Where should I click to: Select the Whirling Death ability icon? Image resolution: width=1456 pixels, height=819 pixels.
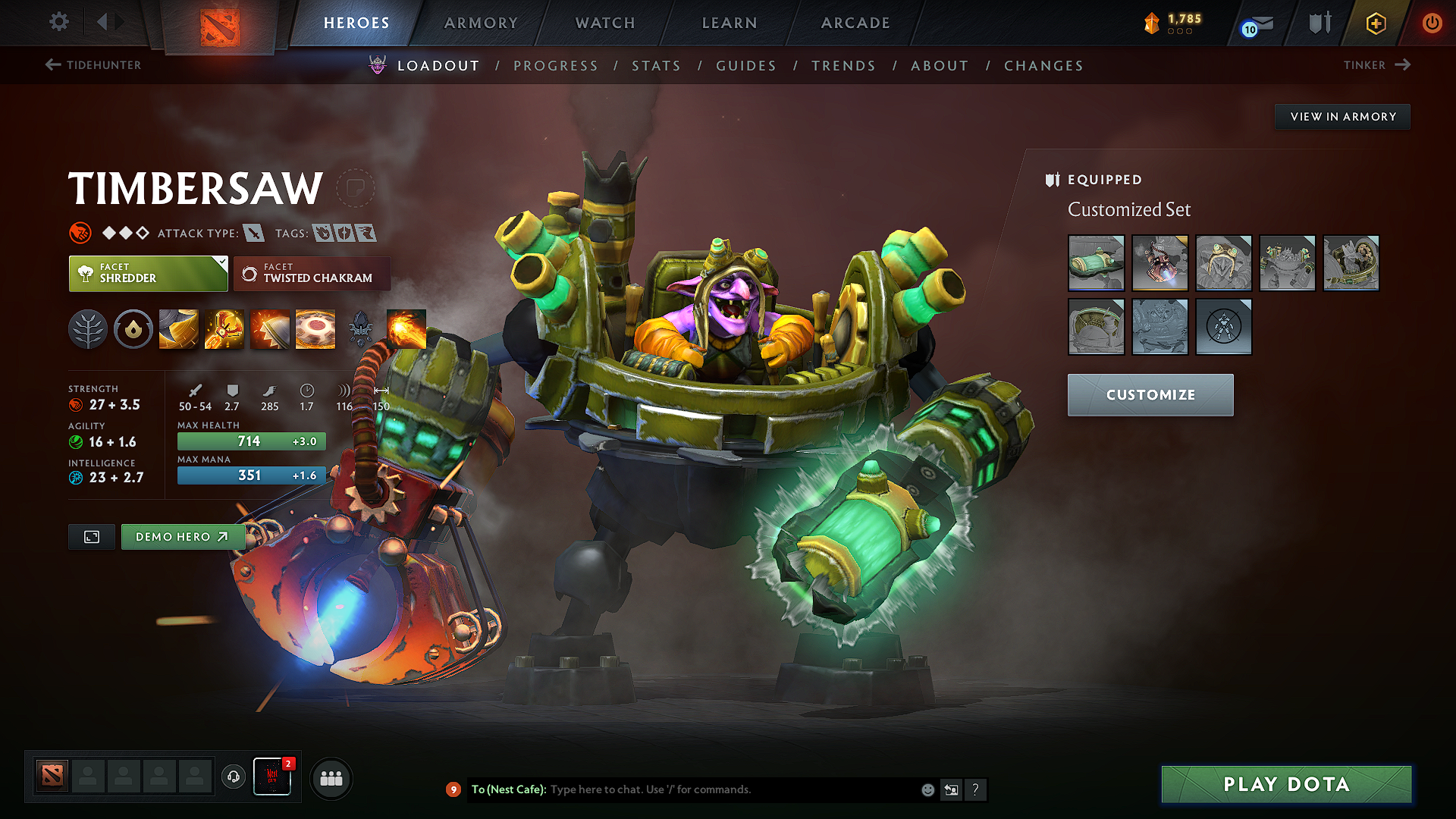point(178,328)
